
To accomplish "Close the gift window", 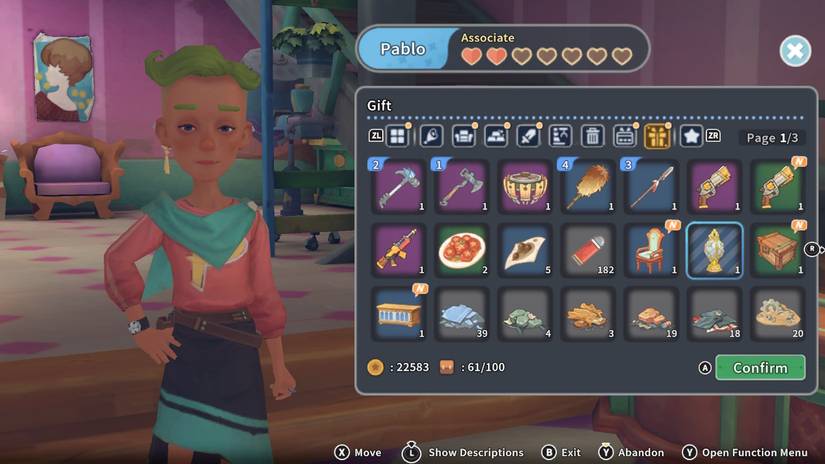I will pos(795,51).
